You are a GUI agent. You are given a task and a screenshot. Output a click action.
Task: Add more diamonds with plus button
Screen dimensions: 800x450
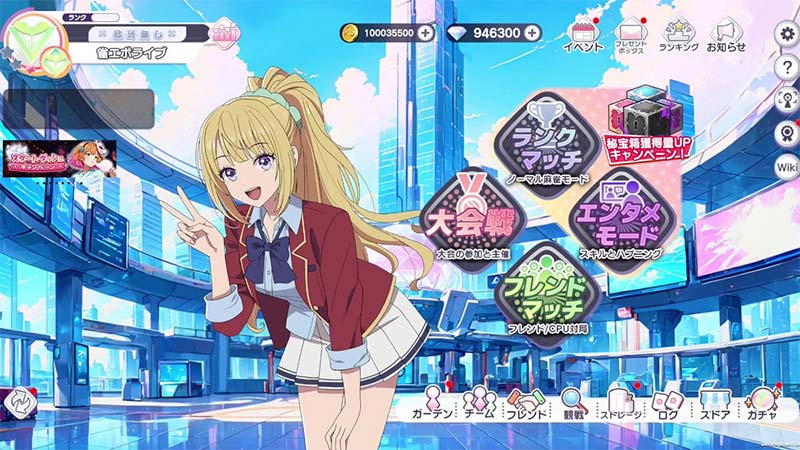pos(532,33)
